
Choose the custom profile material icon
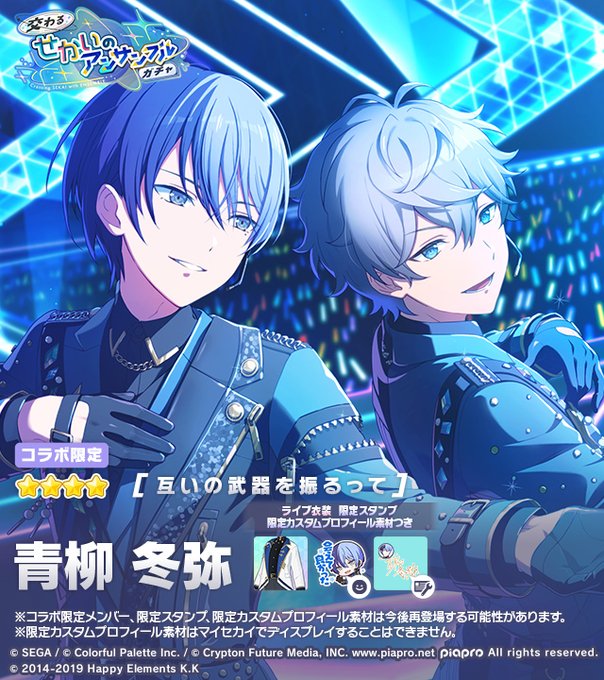[400, 562]
